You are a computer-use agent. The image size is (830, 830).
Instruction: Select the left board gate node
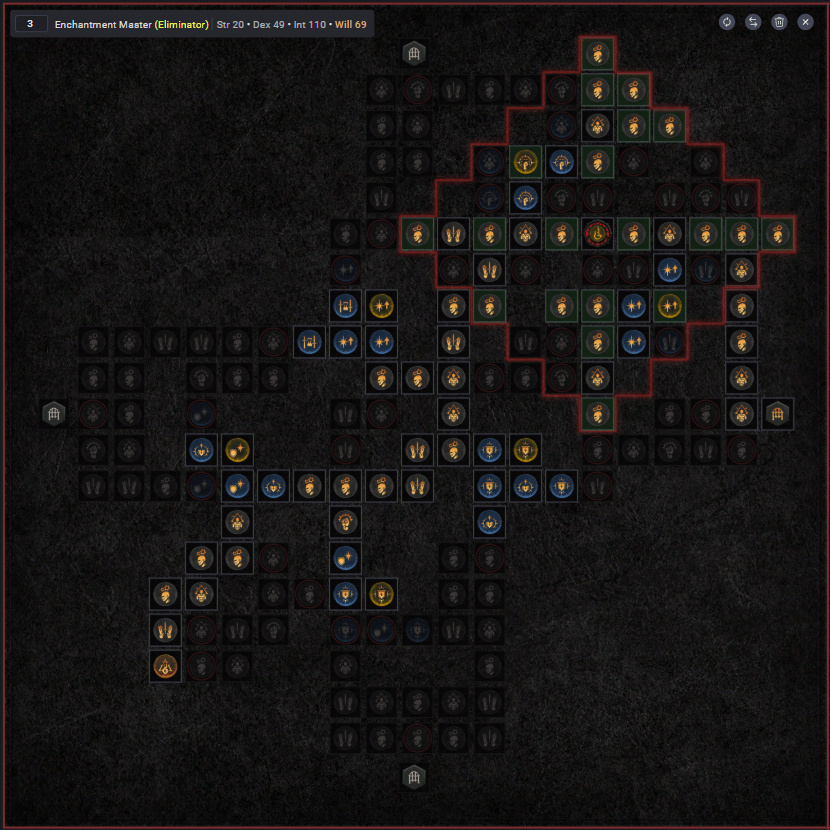(x=55, y=413)
